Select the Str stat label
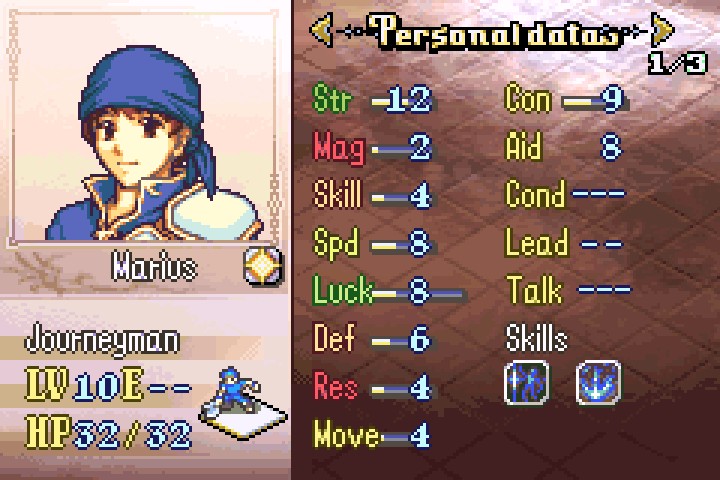This screenshot has width=720, height=480. pos(336,99)
